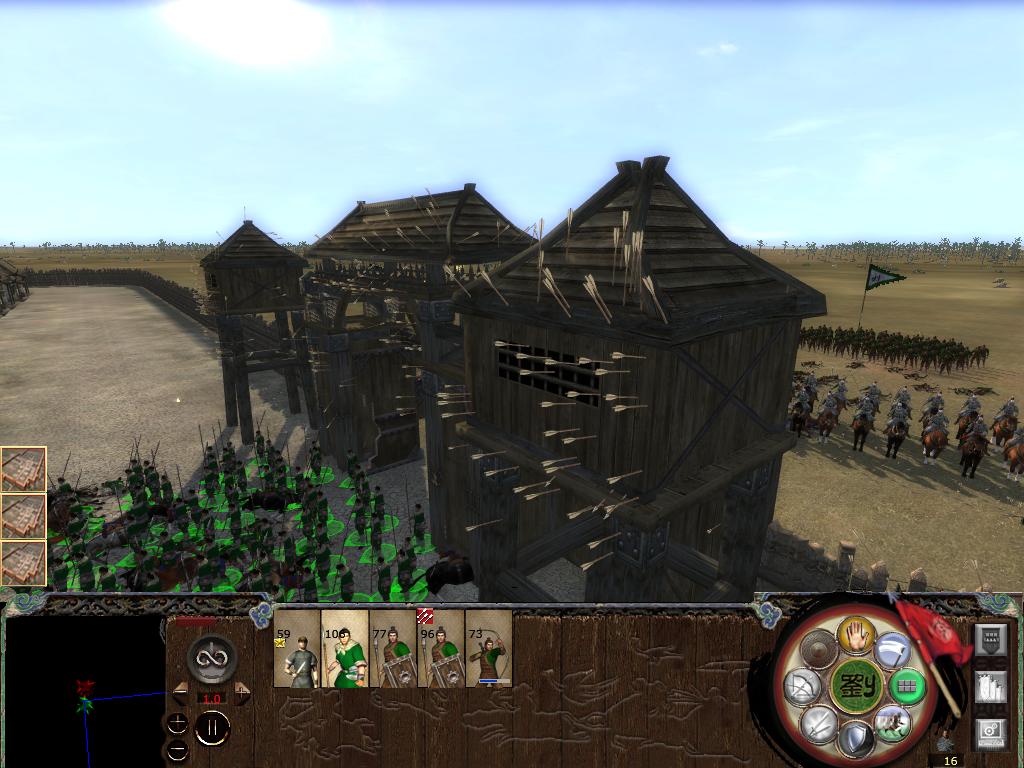1024x768 pixels.
Task: Select the 73-soldier archer unit card
Action: click(489, 649)
